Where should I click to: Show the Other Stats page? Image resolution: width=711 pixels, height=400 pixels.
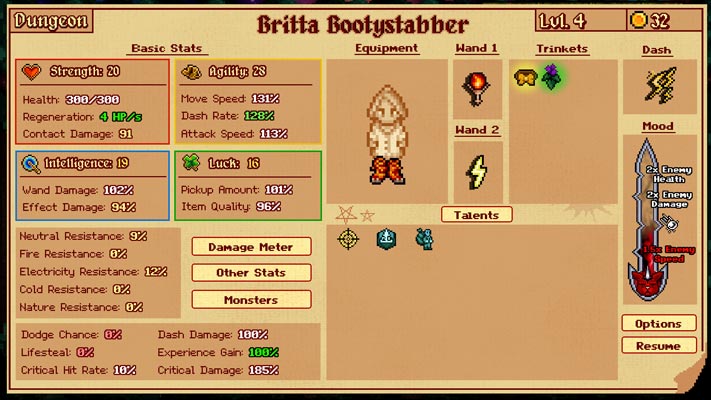251,273
